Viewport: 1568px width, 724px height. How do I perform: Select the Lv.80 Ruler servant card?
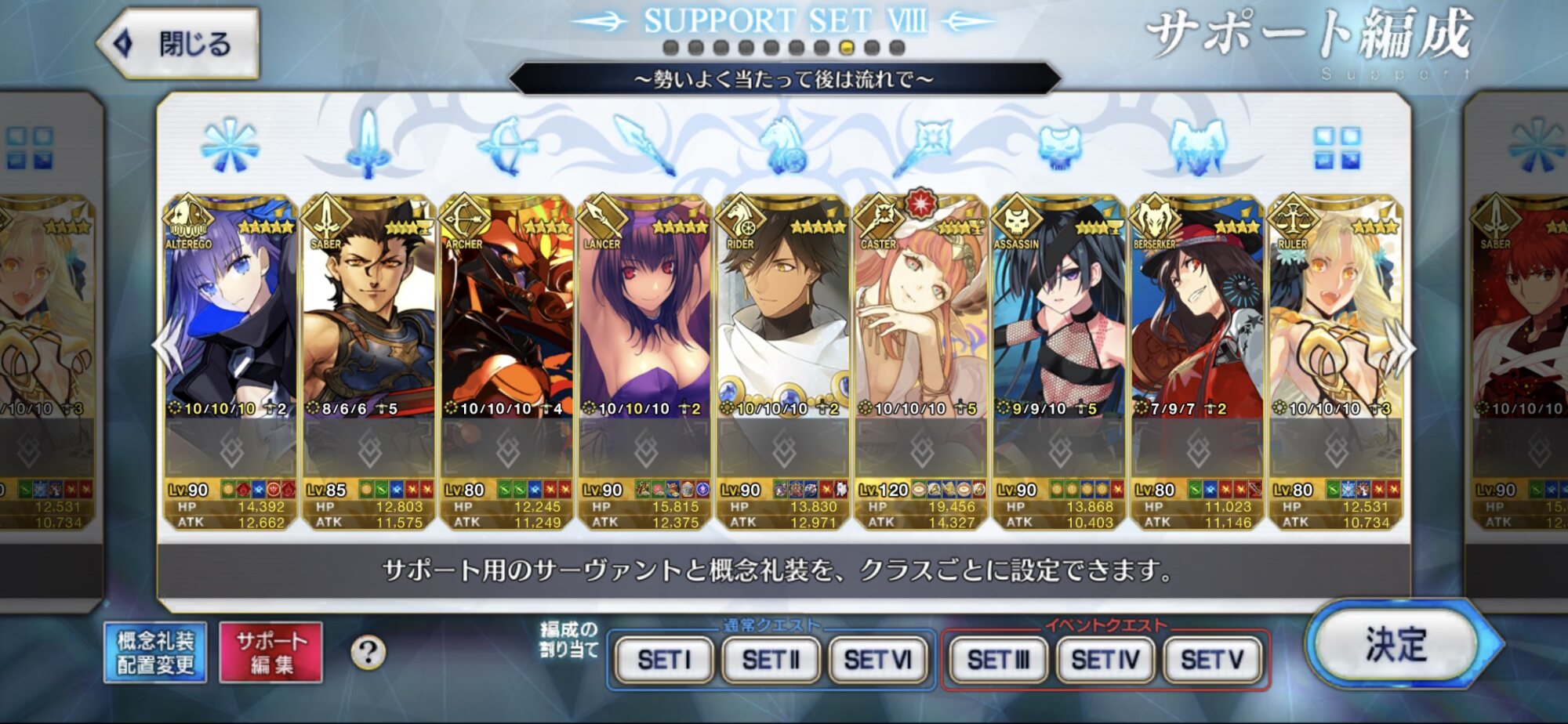1334,329
